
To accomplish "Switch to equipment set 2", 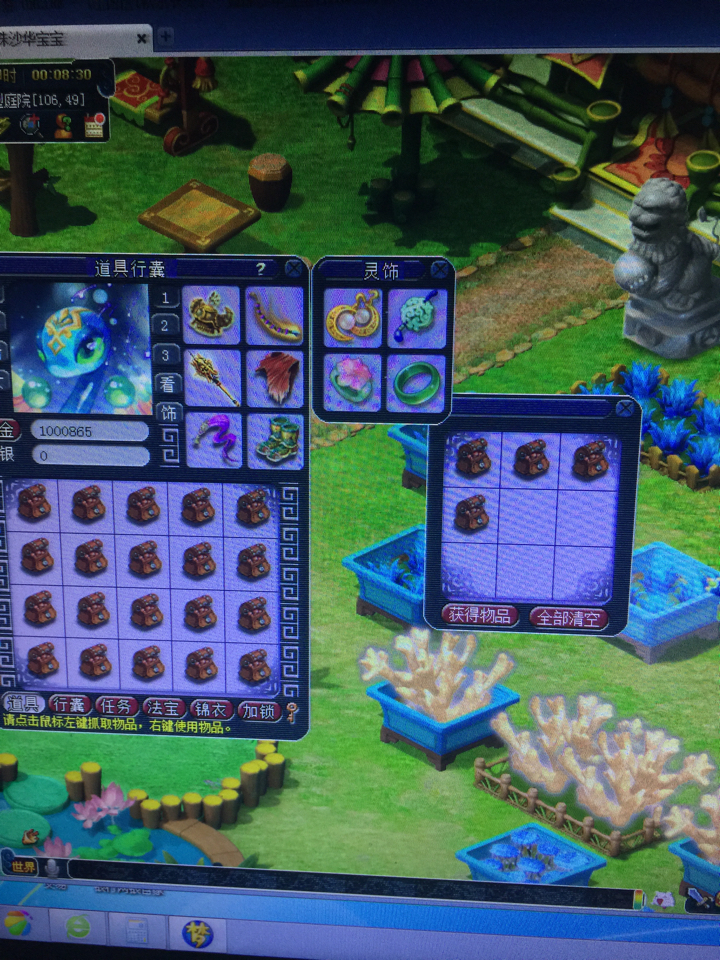I will (166, 325).
